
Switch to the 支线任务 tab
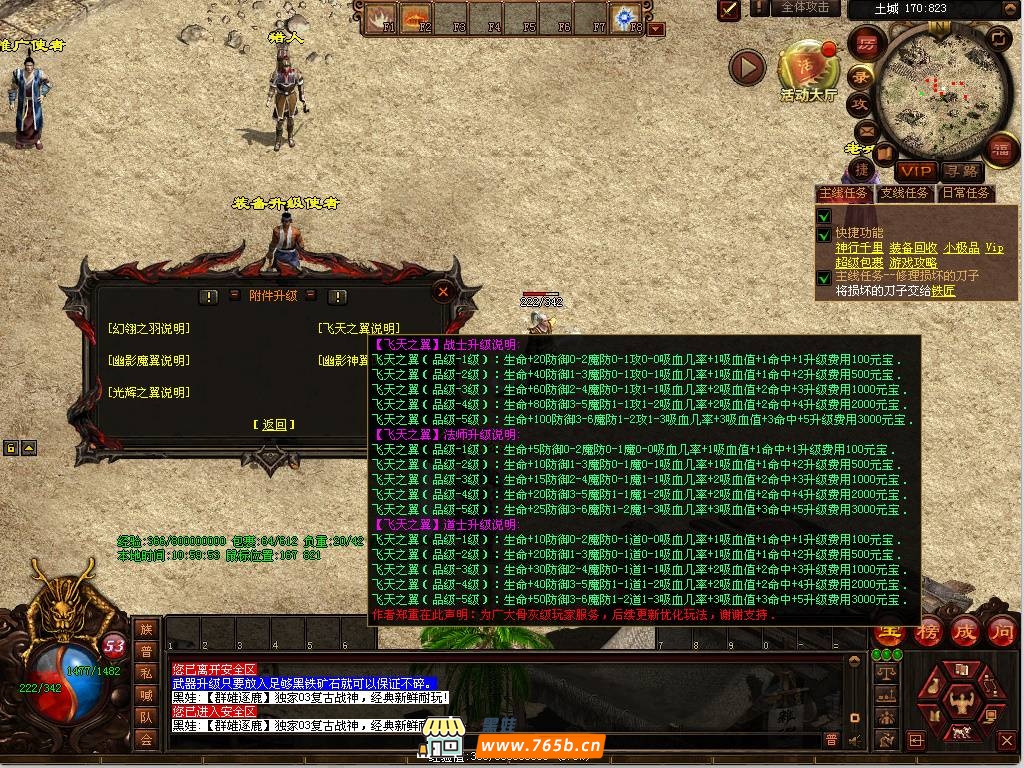coord(903,193)
